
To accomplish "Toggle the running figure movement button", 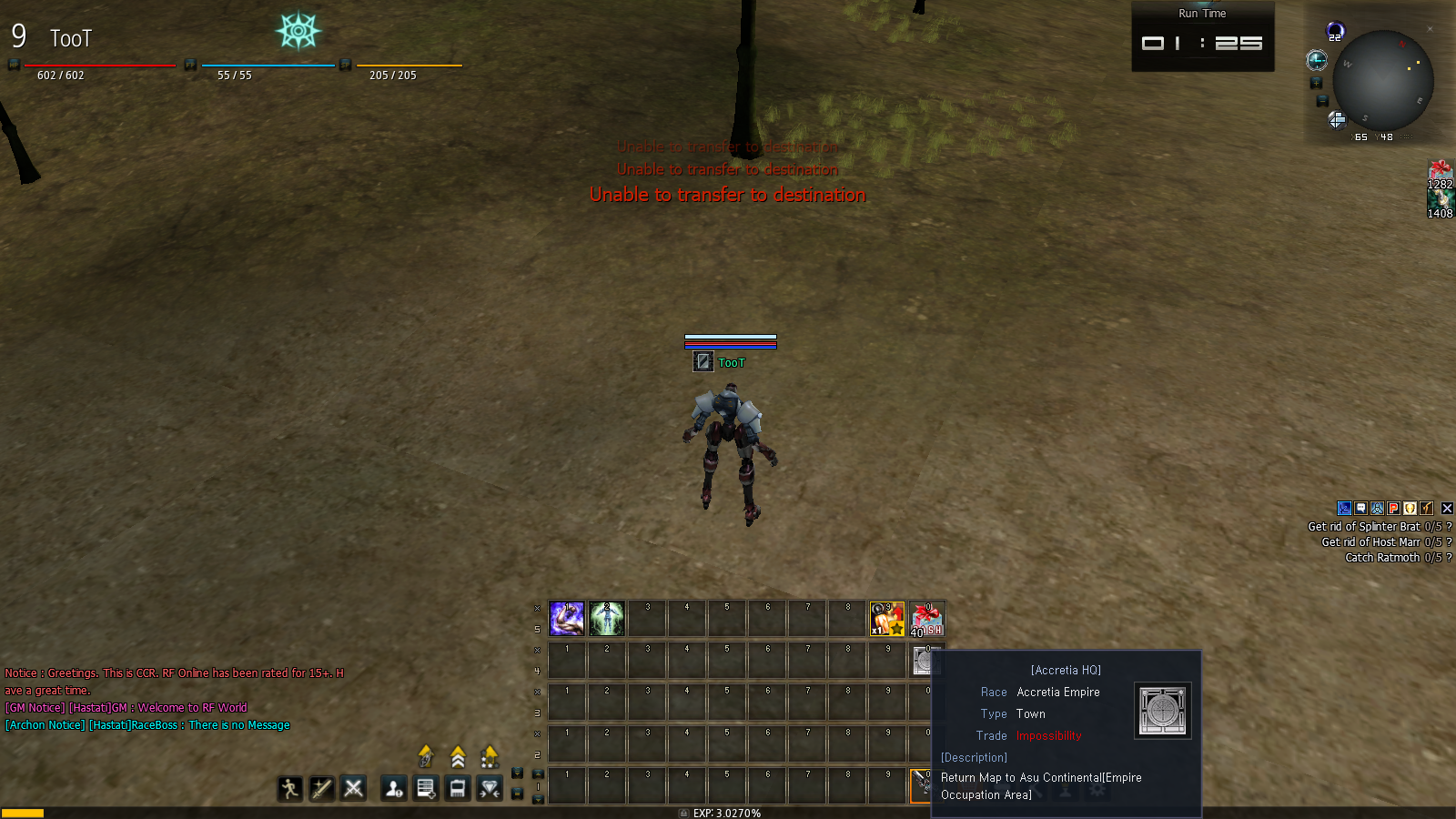I will click(290, 788).
